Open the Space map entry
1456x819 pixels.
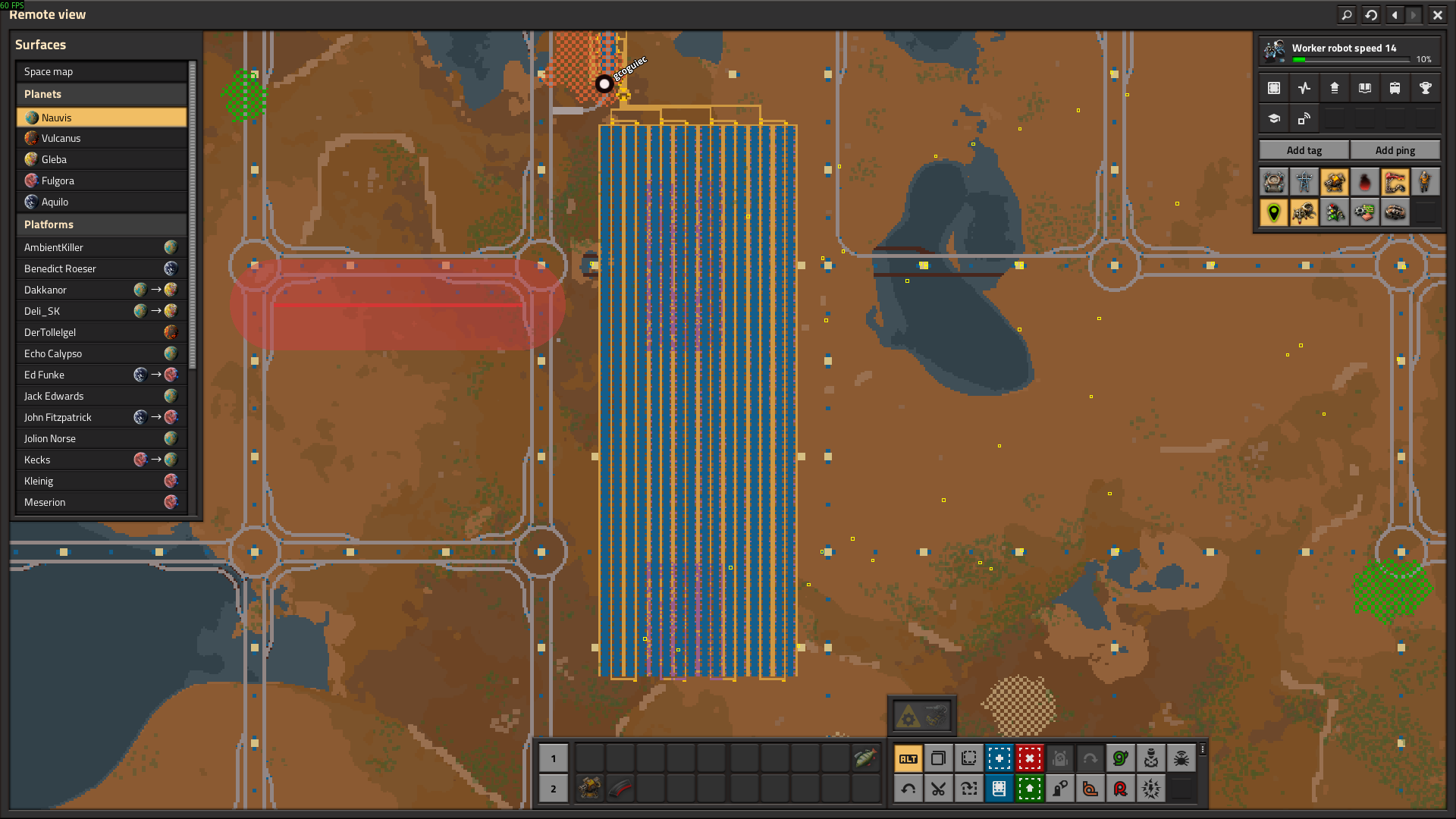point(102,71)
